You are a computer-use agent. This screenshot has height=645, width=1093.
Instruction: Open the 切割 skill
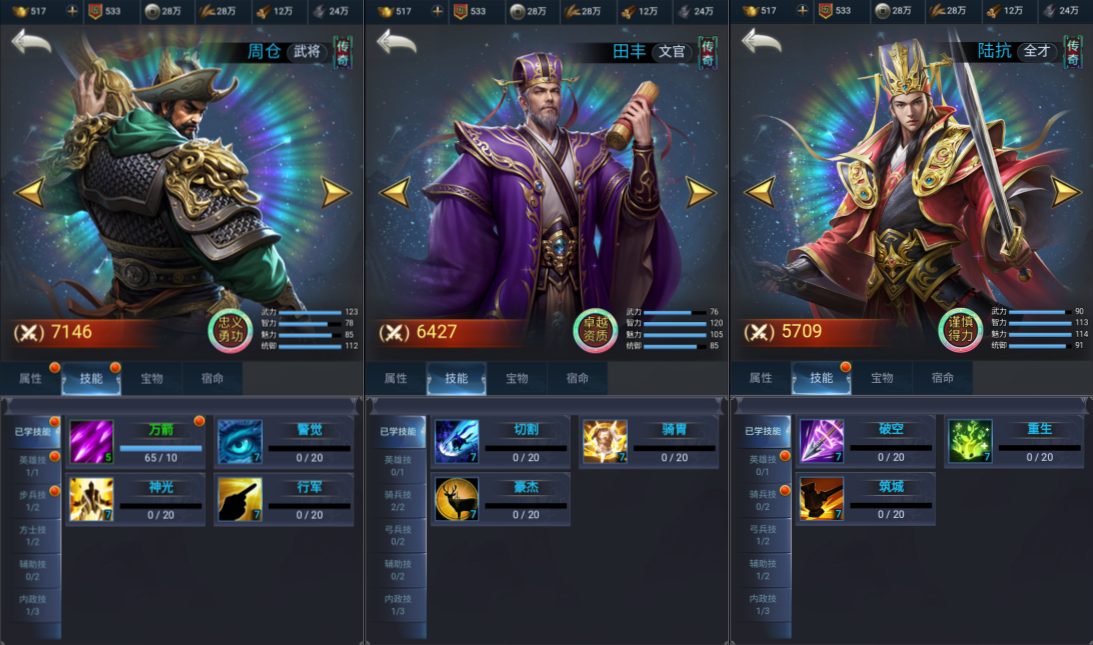[456, 441]
